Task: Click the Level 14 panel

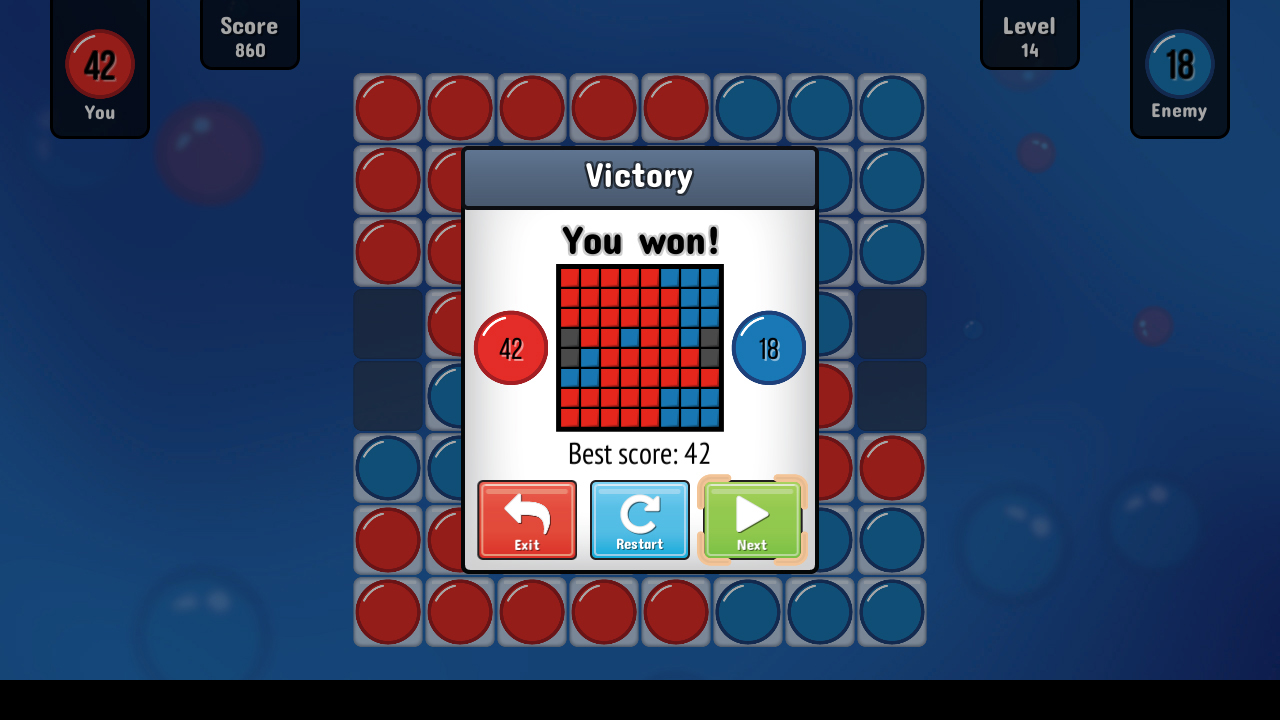Action: point(1029,34)
